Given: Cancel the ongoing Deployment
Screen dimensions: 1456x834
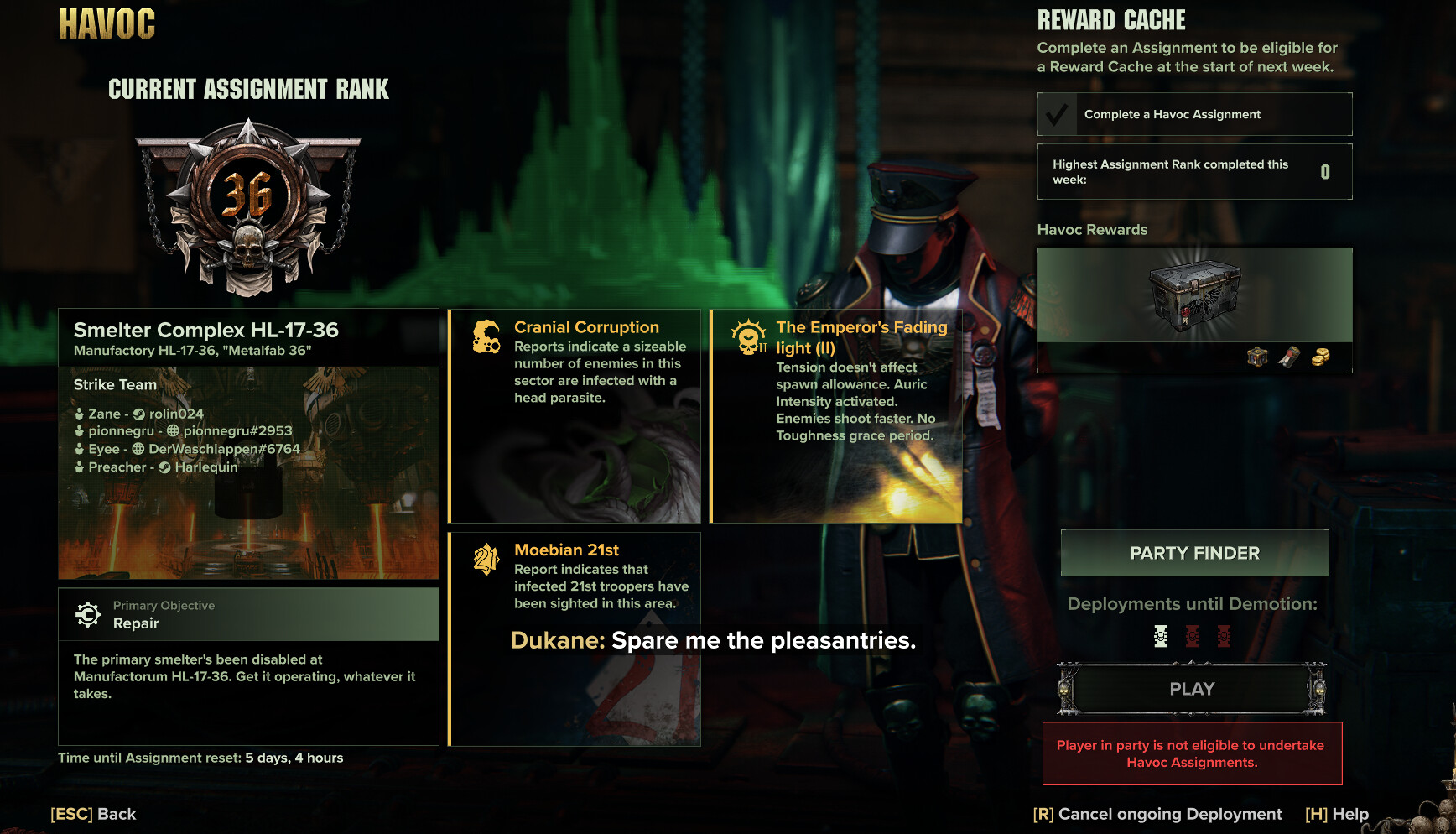Looking at the screenshot, I should coord(1157,814).
